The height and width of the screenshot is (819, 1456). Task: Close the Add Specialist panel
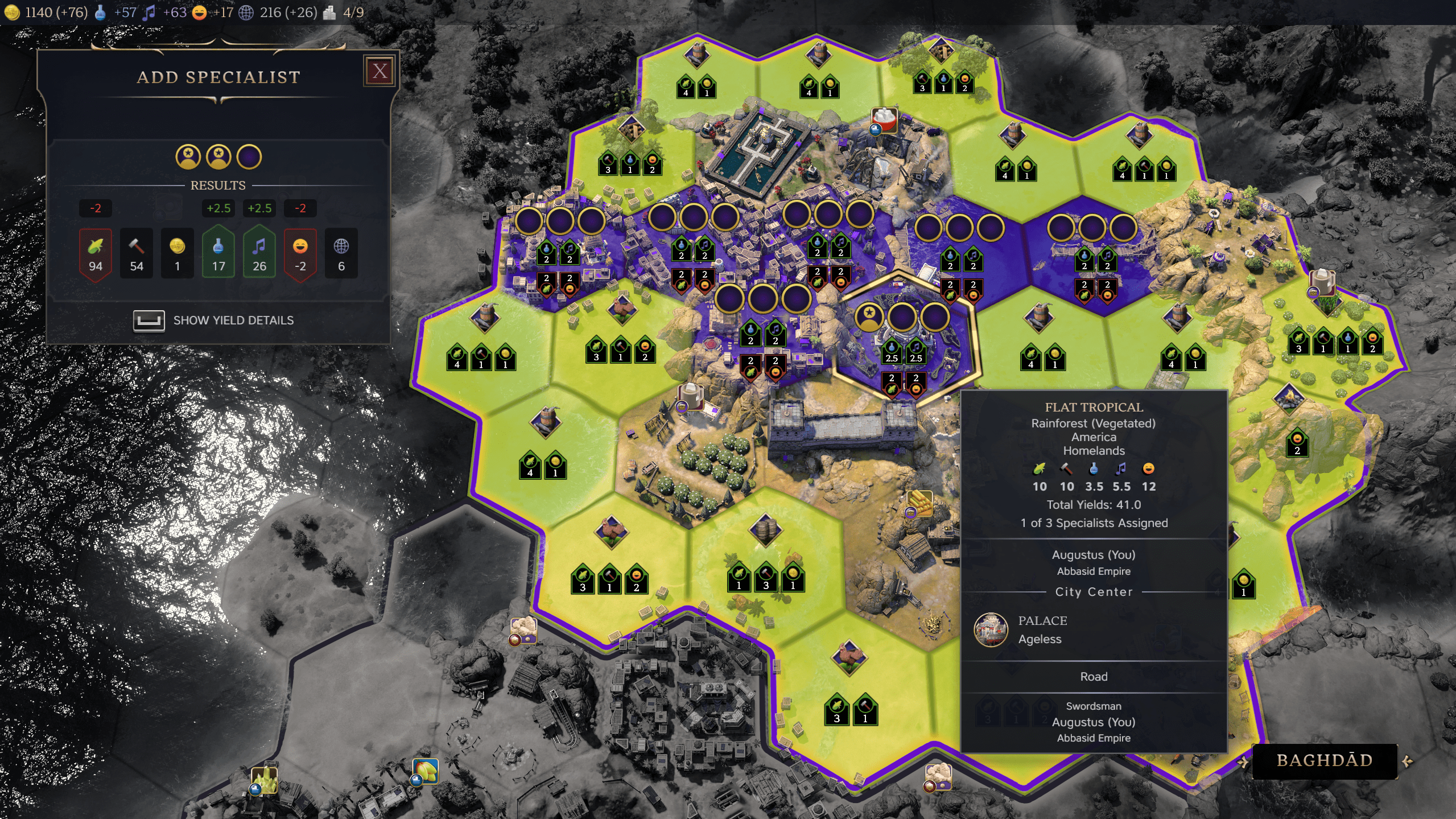[380, 71]
